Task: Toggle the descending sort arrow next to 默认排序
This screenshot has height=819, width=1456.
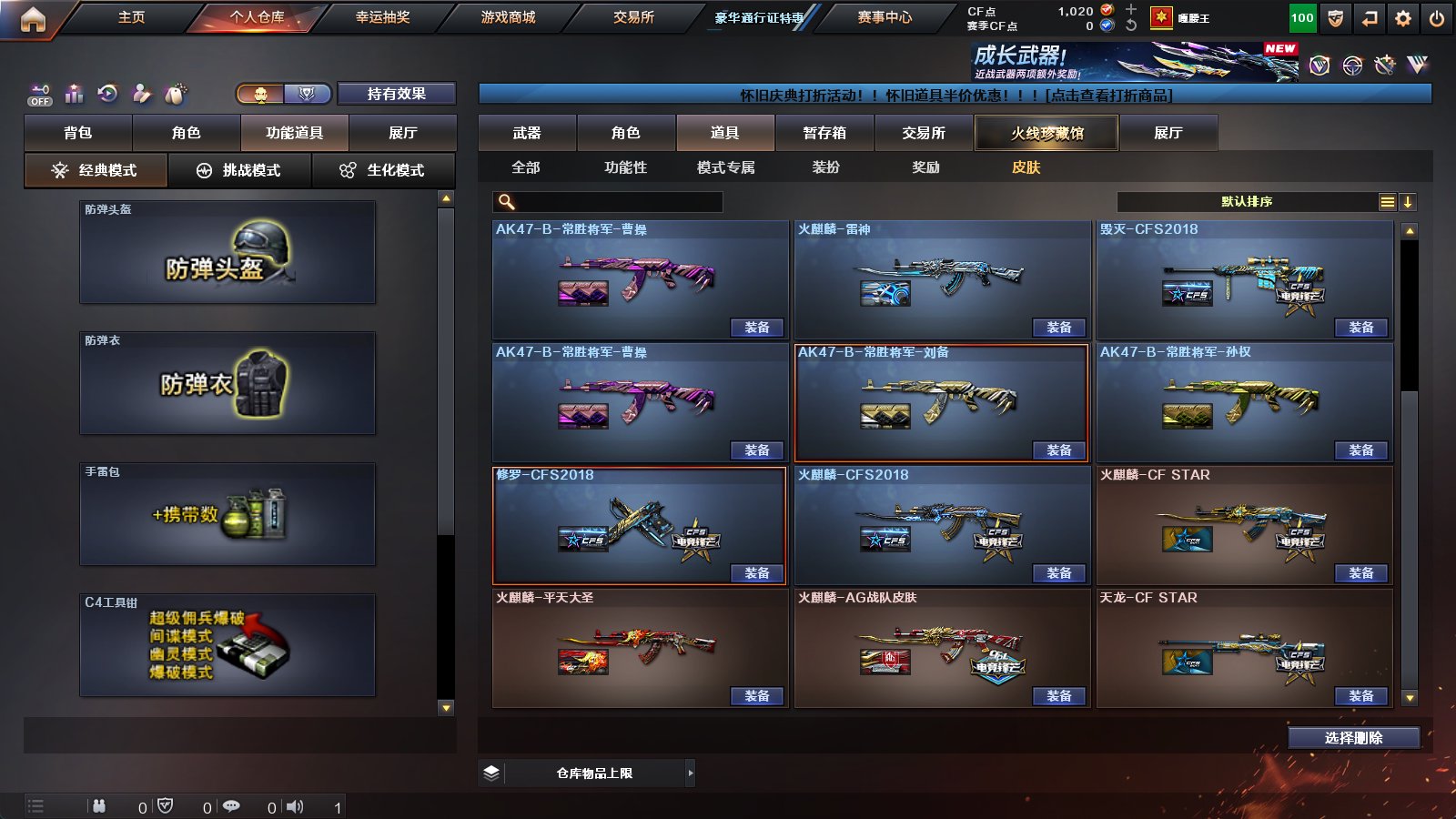Action: point(1409,201)
